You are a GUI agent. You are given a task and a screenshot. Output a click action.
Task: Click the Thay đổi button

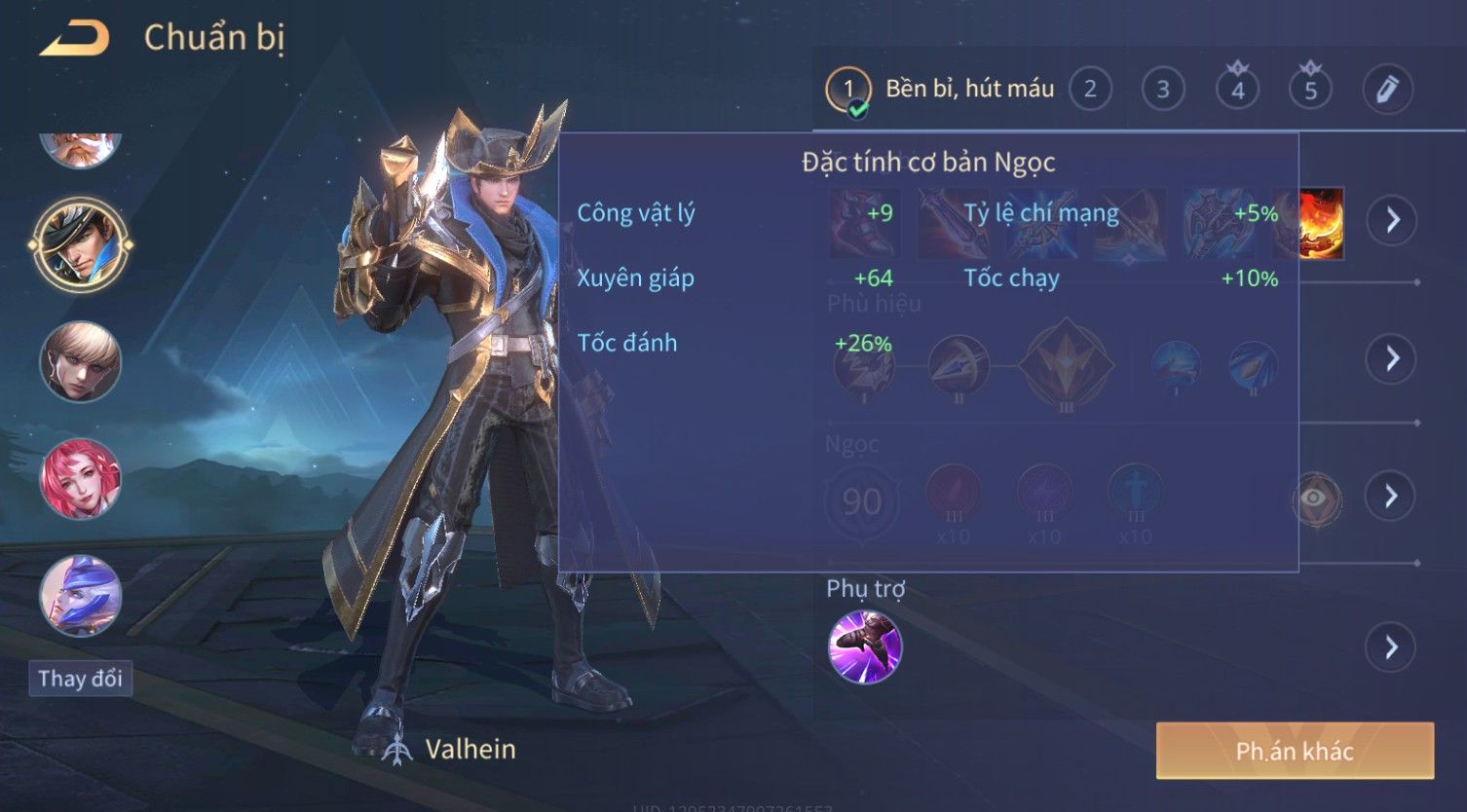point(80,679)
